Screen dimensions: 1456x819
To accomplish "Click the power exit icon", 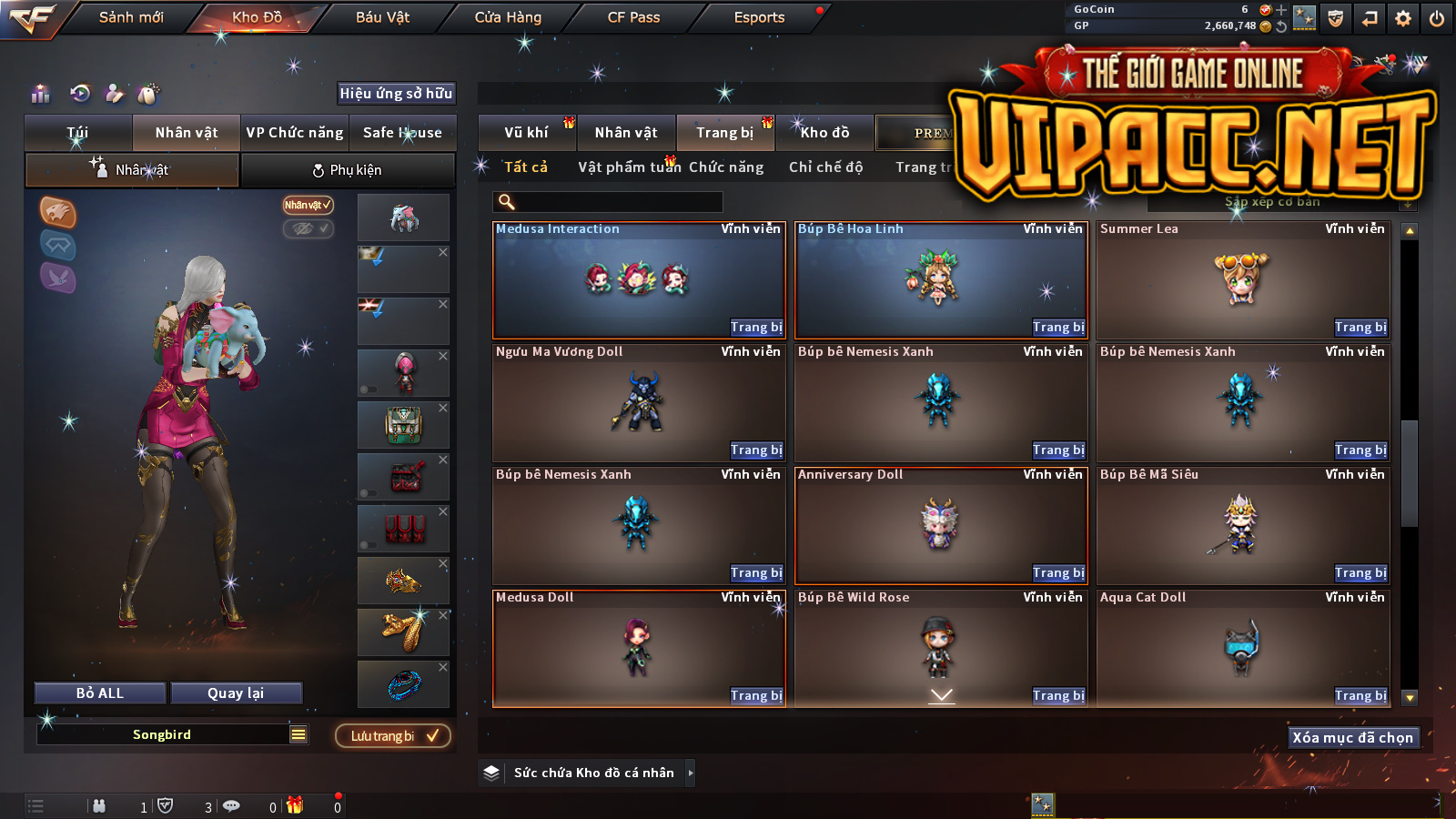I will pos(1437,18).
